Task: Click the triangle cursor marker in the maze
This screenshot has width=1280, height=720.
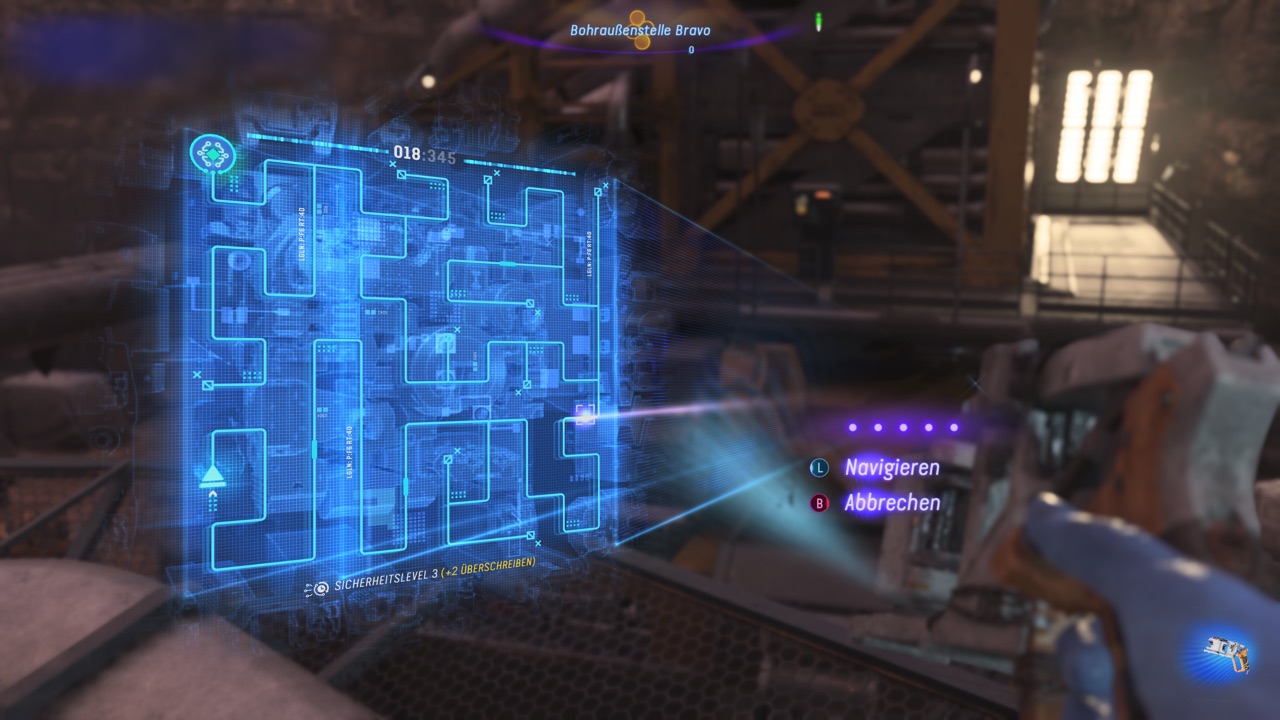Action: click(212, 475)
